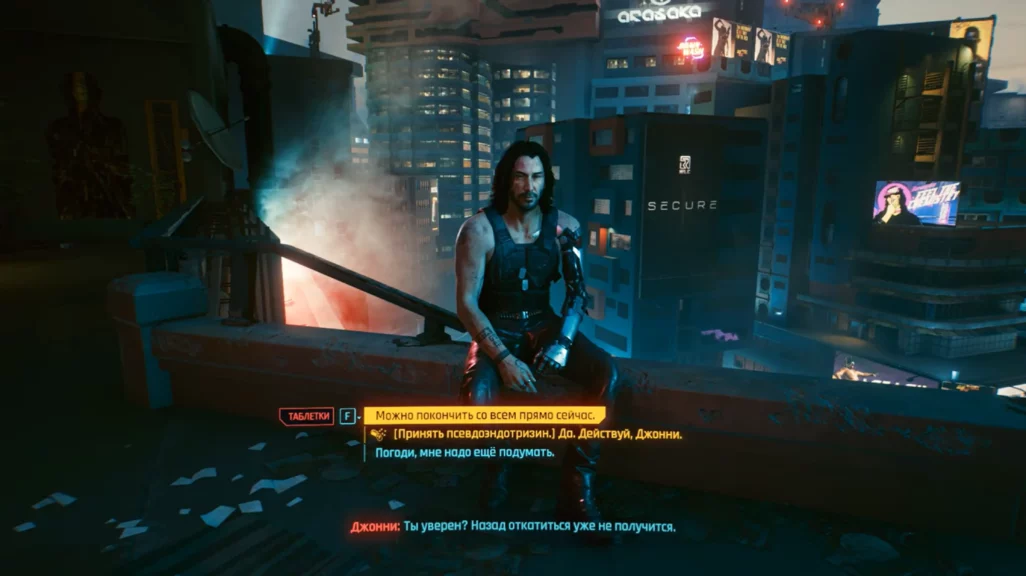Pick "Погоди, мне надо ещё подумать" reply
Image resolution: width=1026 pixels, height=576 pixels.
465,452
